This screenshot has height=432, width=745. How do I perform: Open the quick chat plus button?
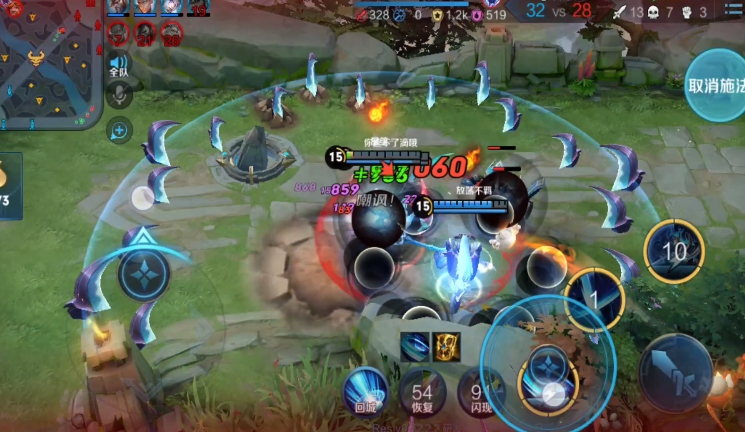[x=119, y=129]
